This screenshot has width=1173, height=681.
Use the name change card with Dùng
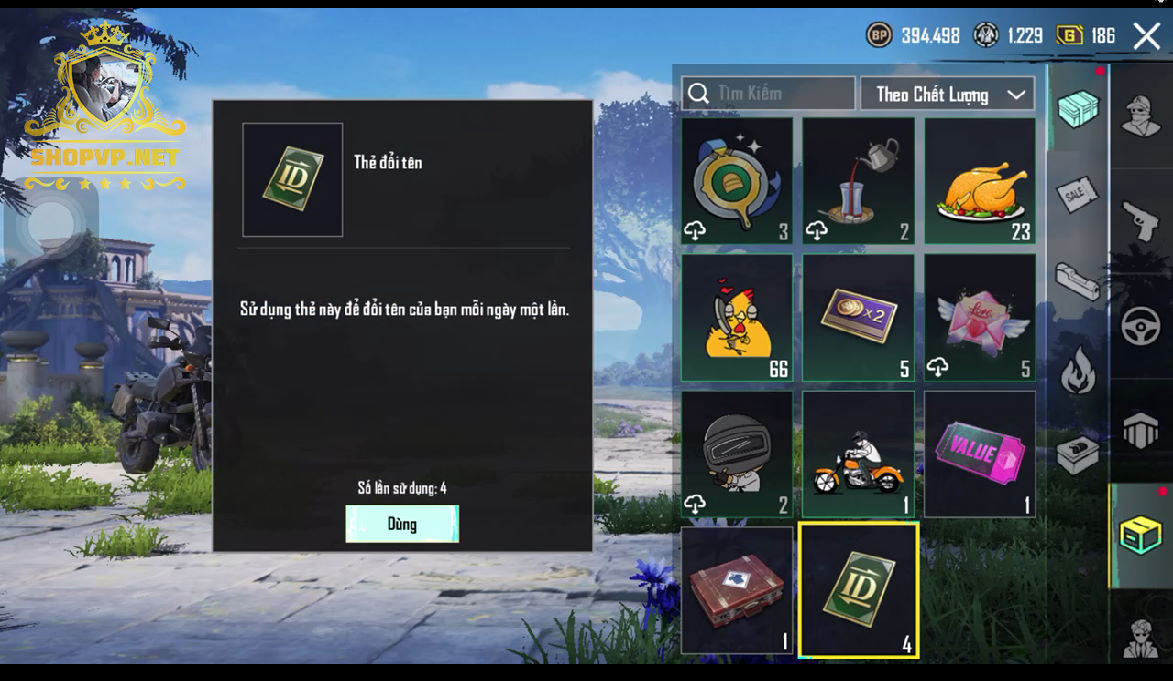tap(402, 524)
